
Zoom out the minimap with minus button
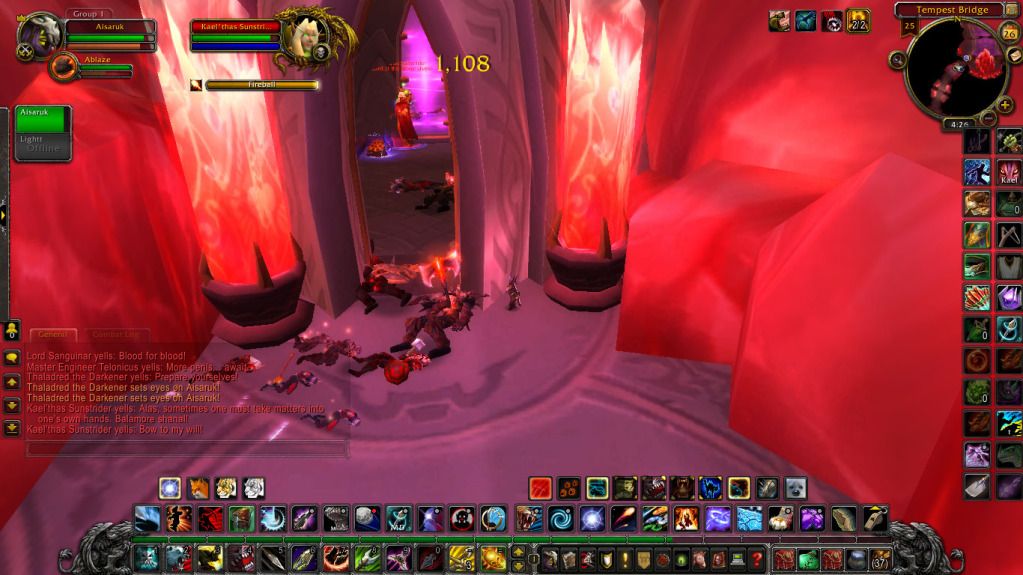click(989, 119)
